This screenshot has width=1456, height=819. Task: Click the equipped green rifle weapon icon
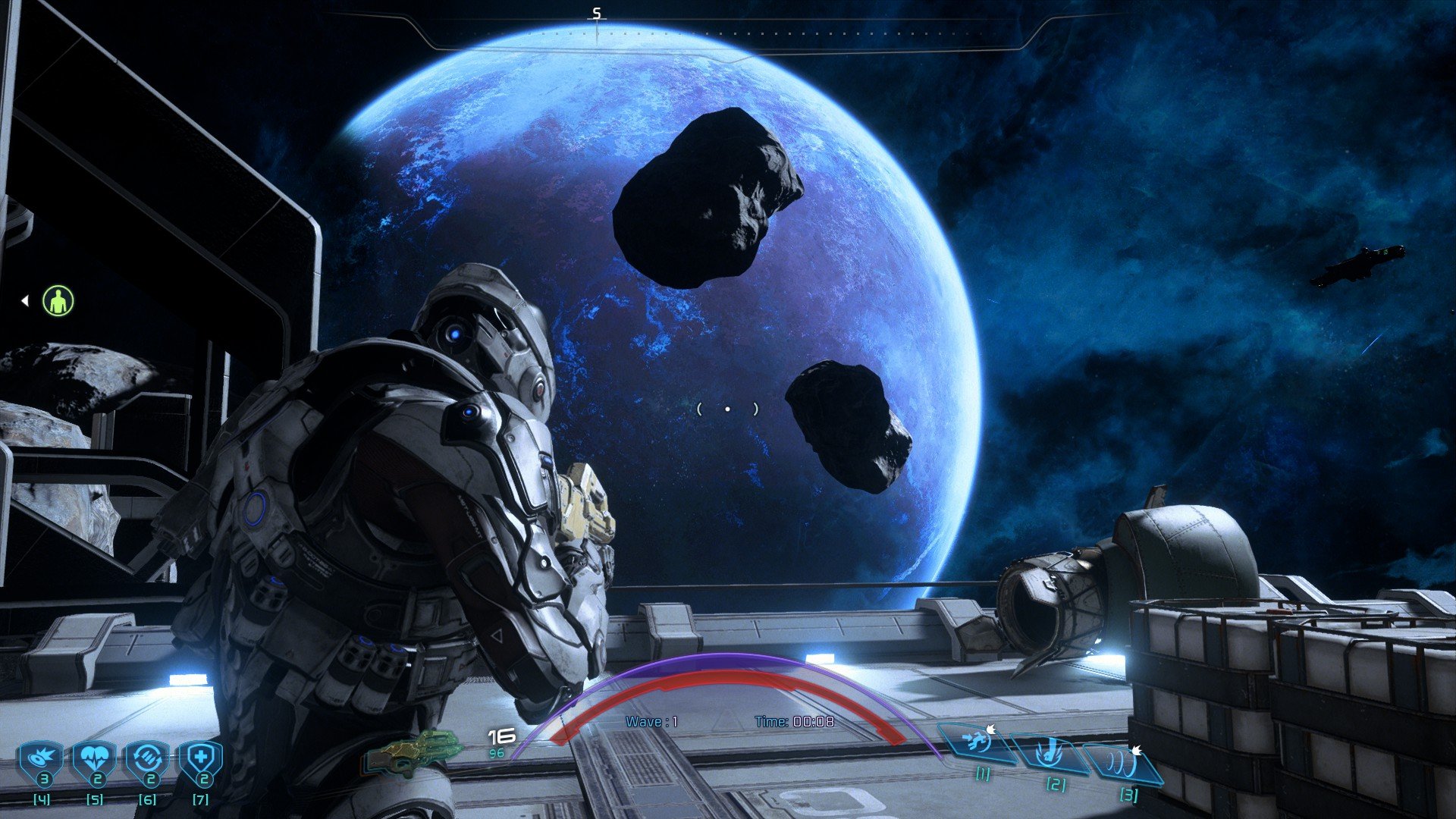(412, 752)
